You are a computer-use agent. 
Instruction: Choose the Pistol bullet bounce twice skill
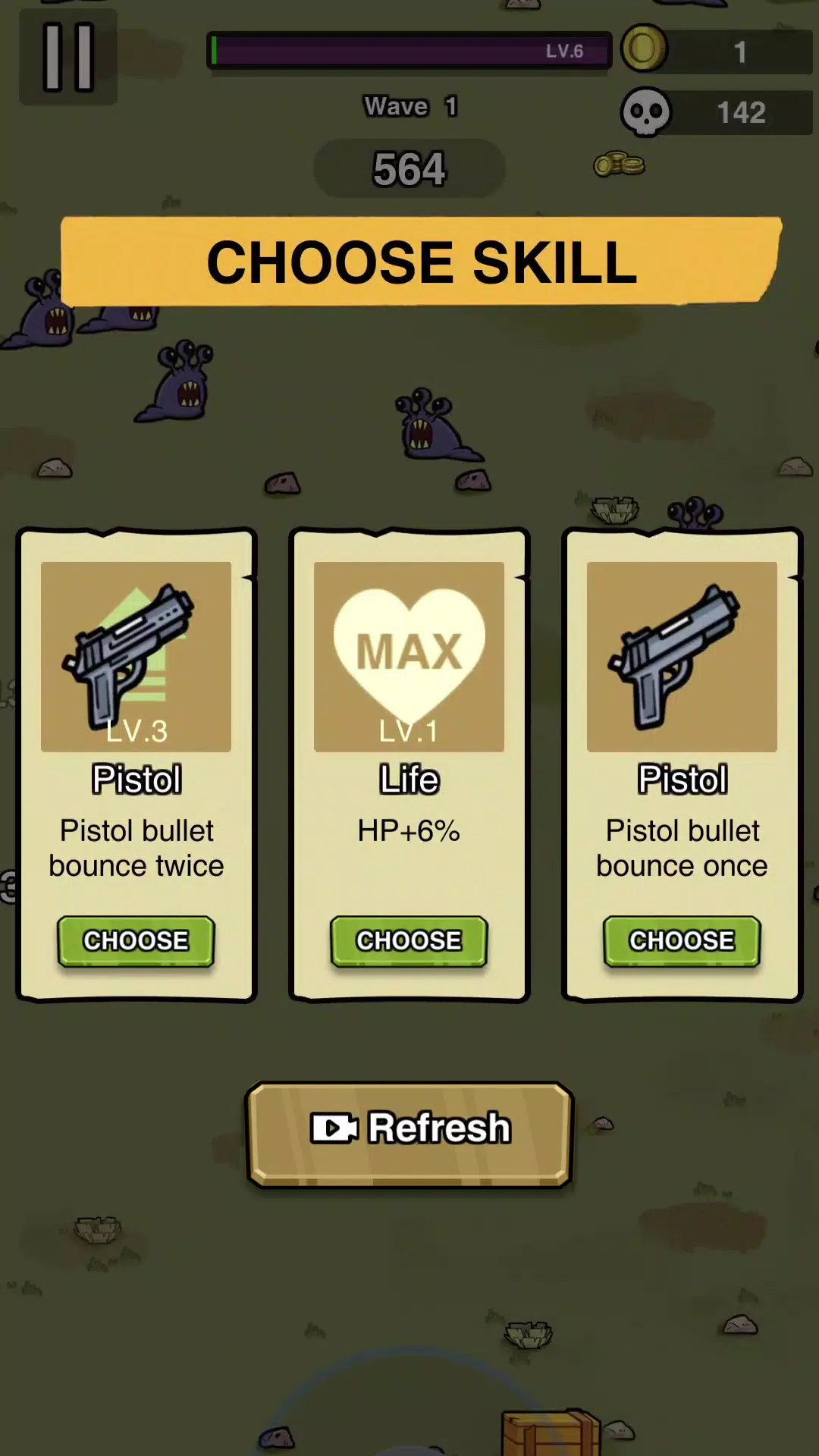click(x=136, y=940)
